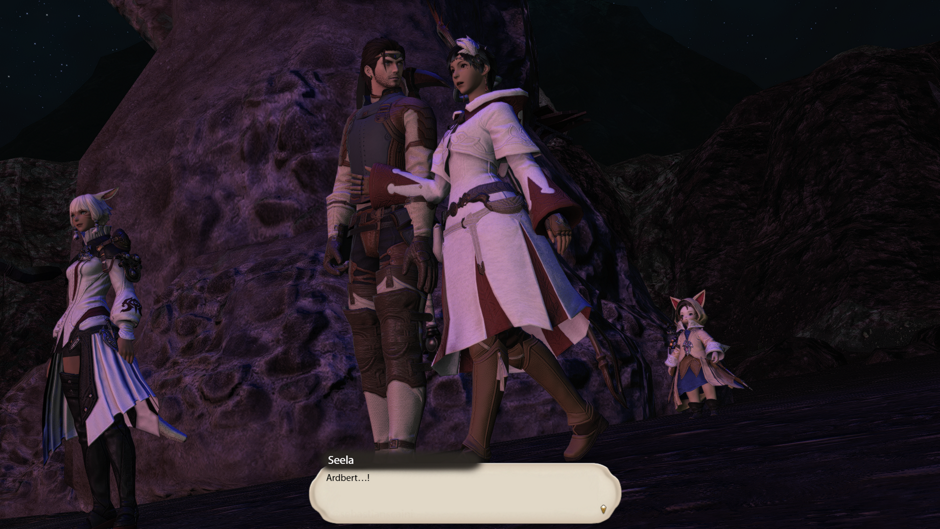Advance Seela's "Ardbert…!" dialogue box
940x529 pixels.
point(464,492)
